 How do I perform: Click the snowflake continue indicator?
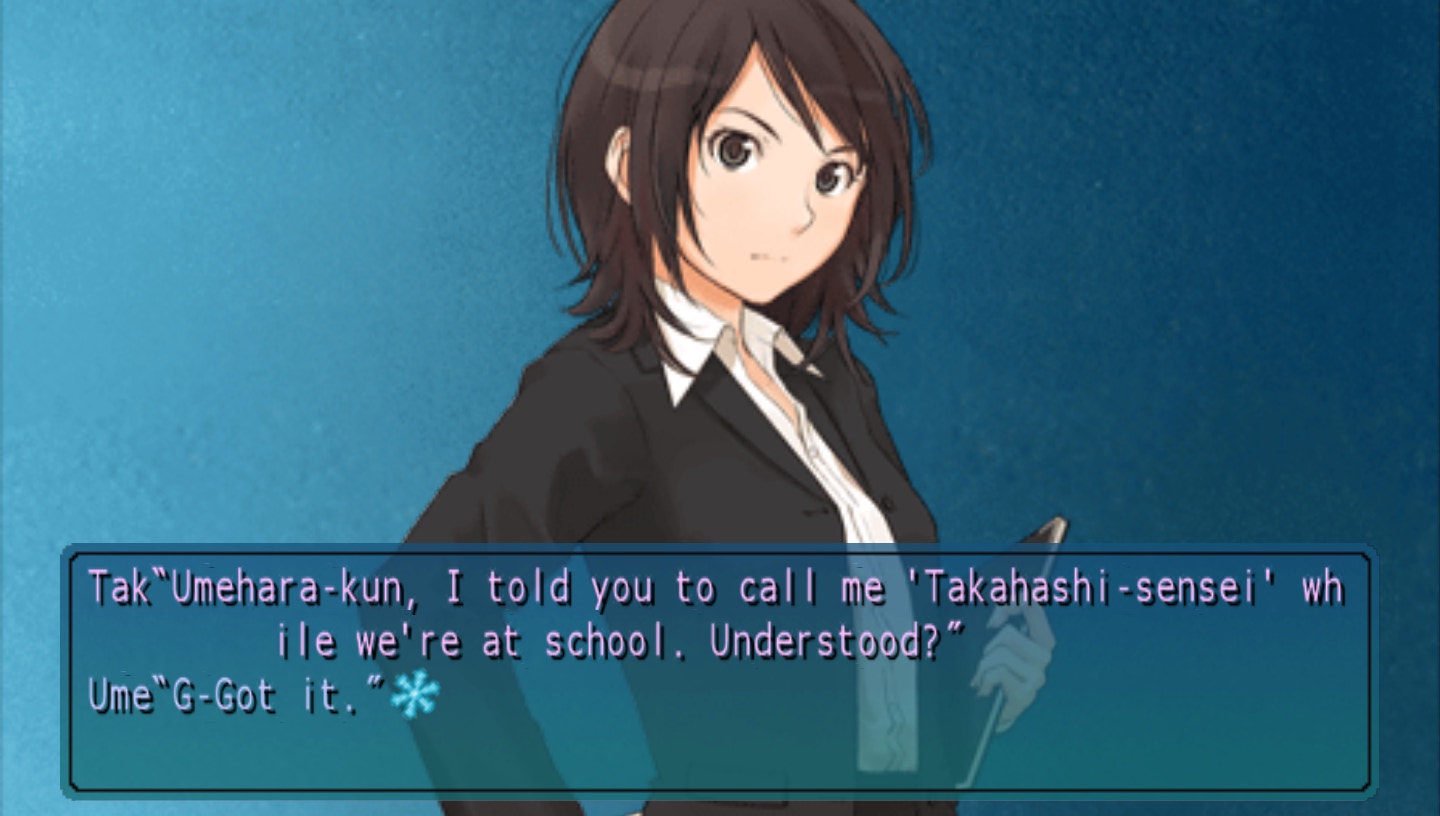pos(415,694)
